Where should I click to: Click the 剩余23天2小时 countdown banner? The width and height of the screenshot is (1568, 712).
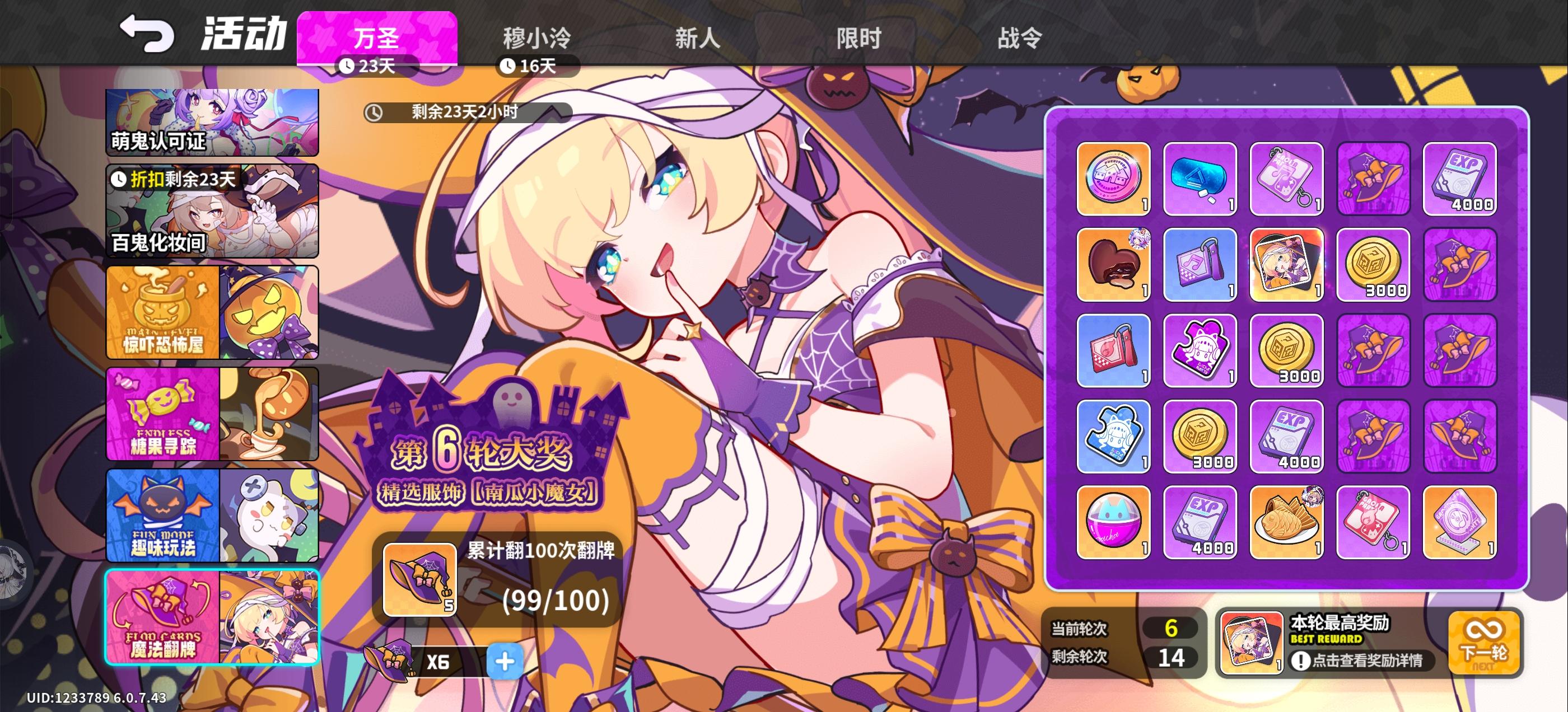point(469,113)
